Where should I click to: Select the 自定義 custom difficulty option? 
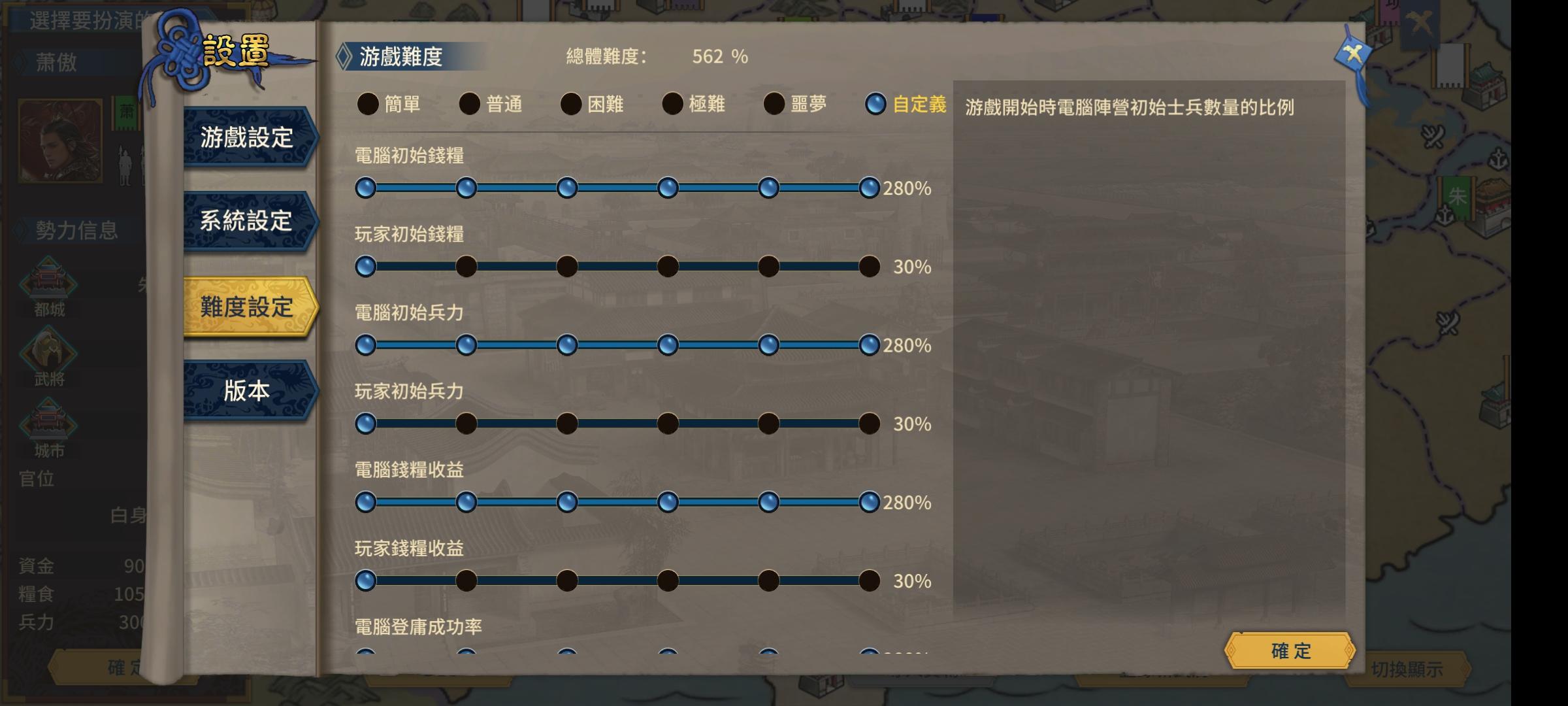875,103
